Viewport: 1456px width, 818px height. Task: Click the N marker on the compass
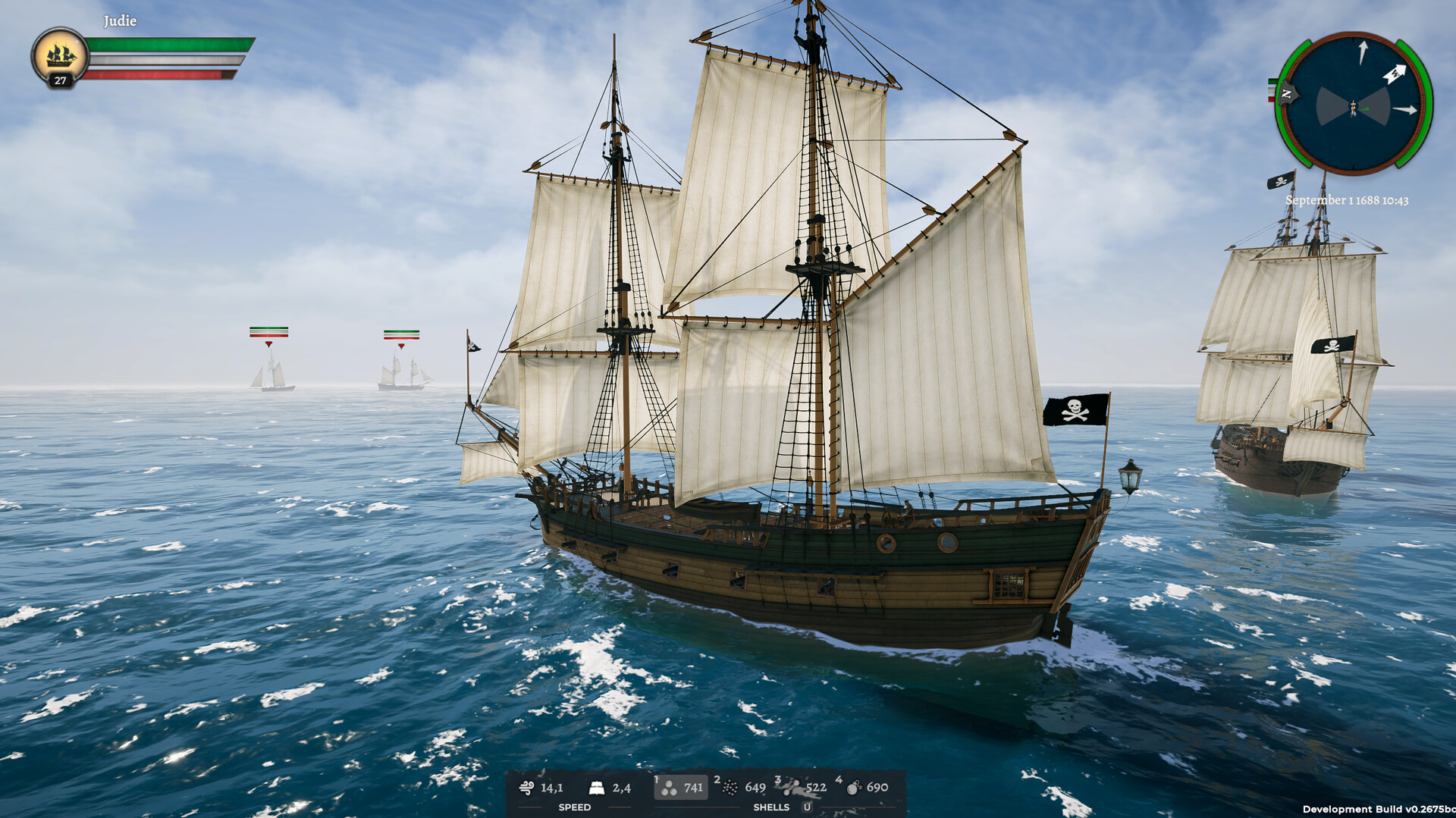pyautogui.click(x=1287, y=94)
